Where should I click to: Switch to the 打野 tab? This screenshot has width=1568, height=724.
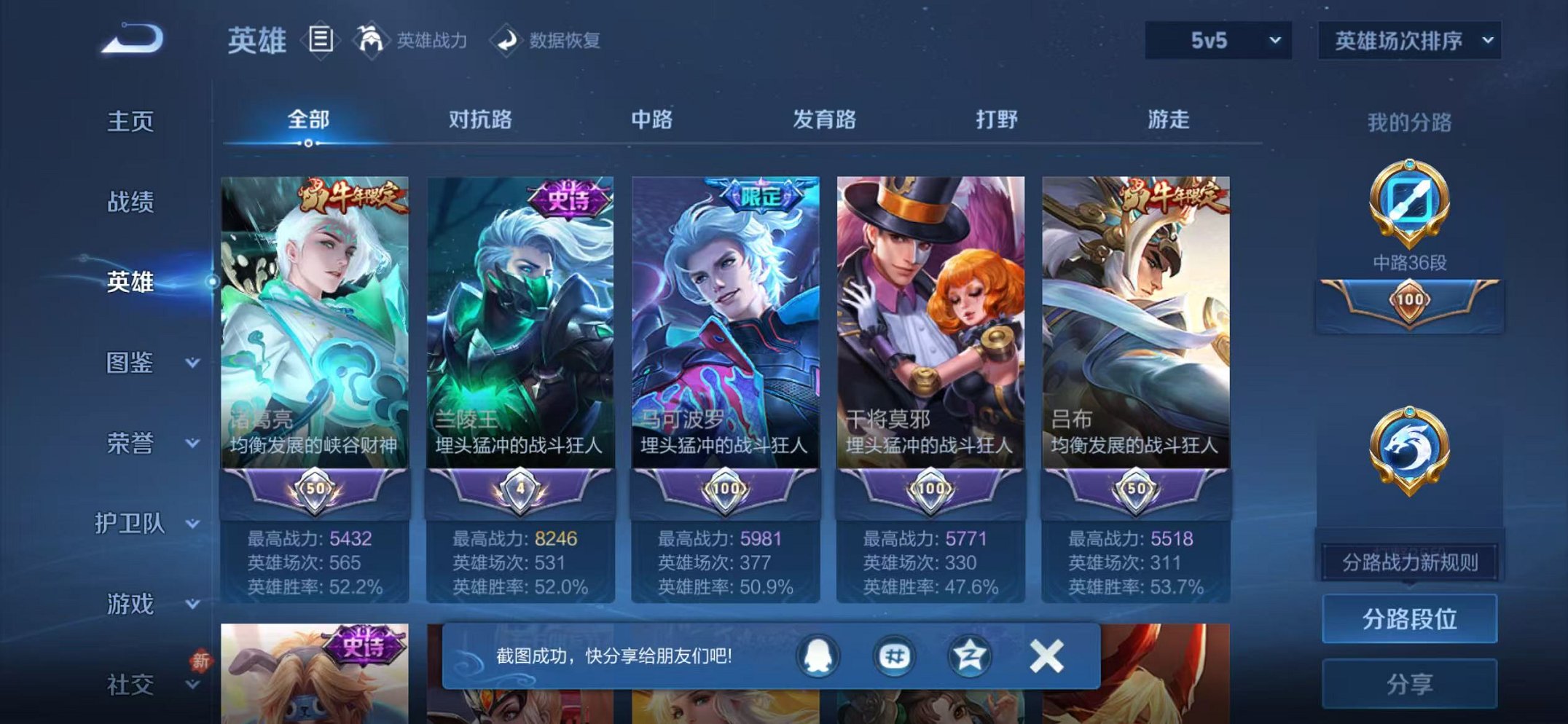coord(999,121)
